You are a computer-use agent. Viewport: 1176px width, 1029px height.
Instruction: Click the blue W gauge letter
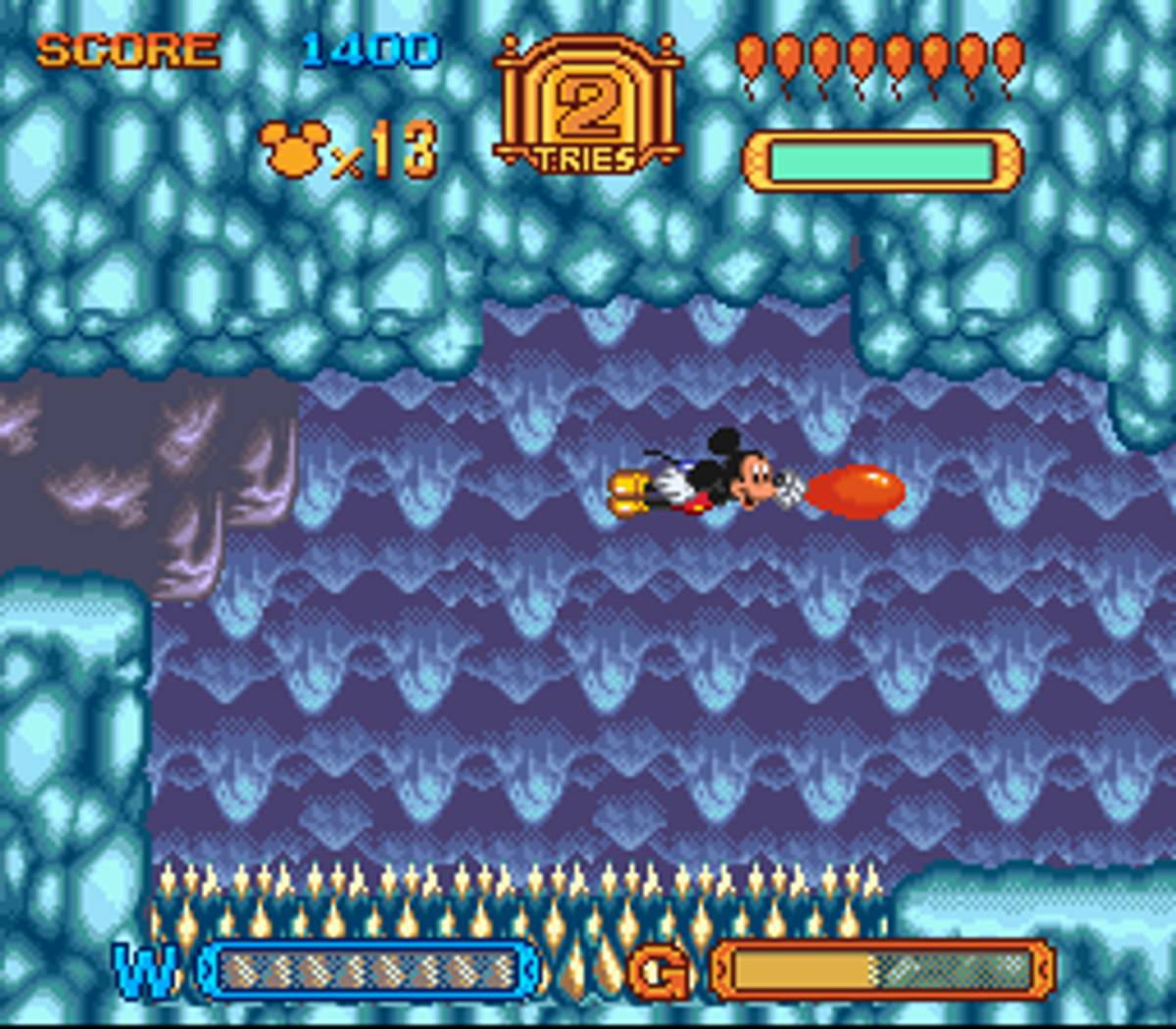coord(145,969)
